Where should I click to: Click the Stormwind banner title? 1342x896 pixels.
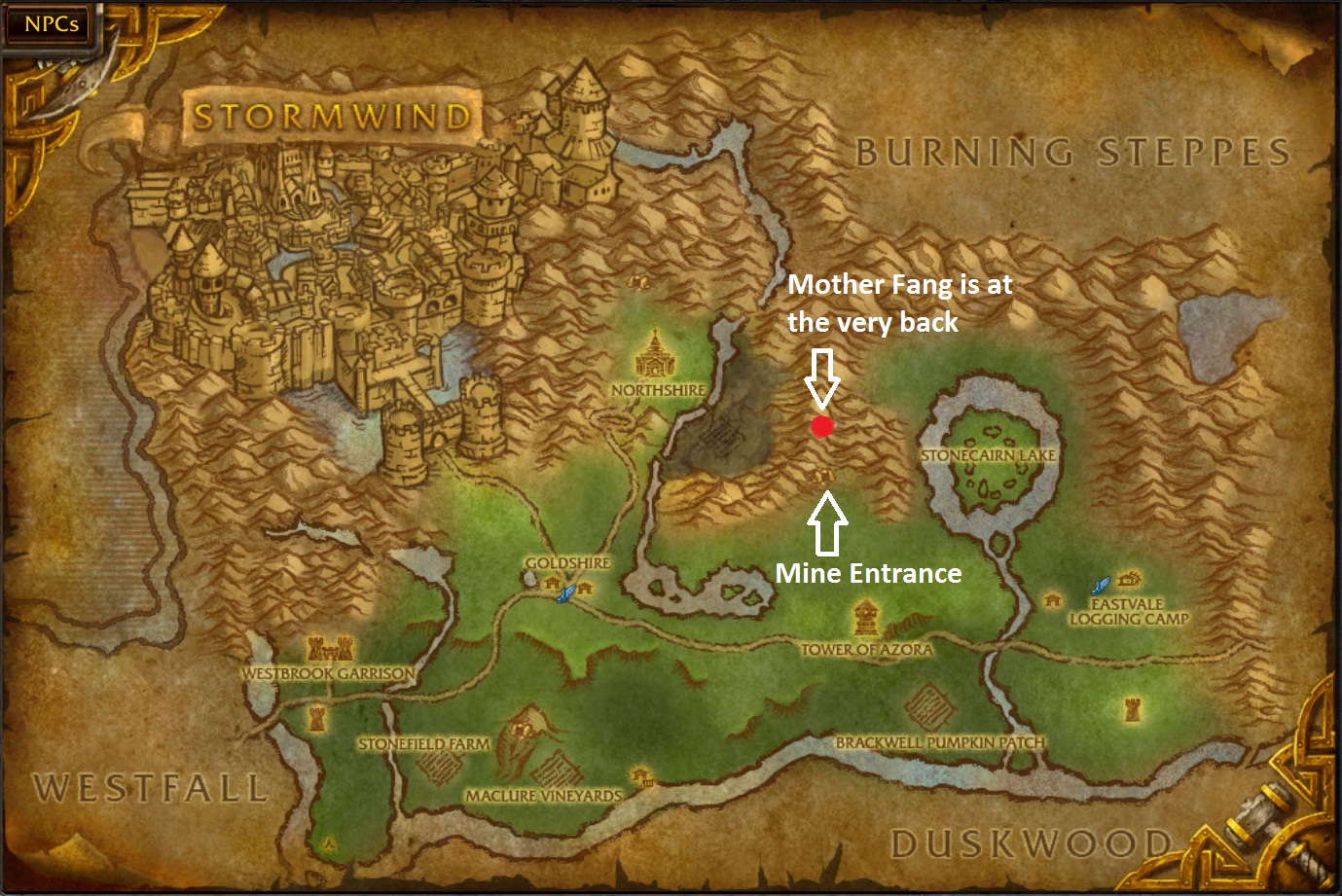click(332, 114)
